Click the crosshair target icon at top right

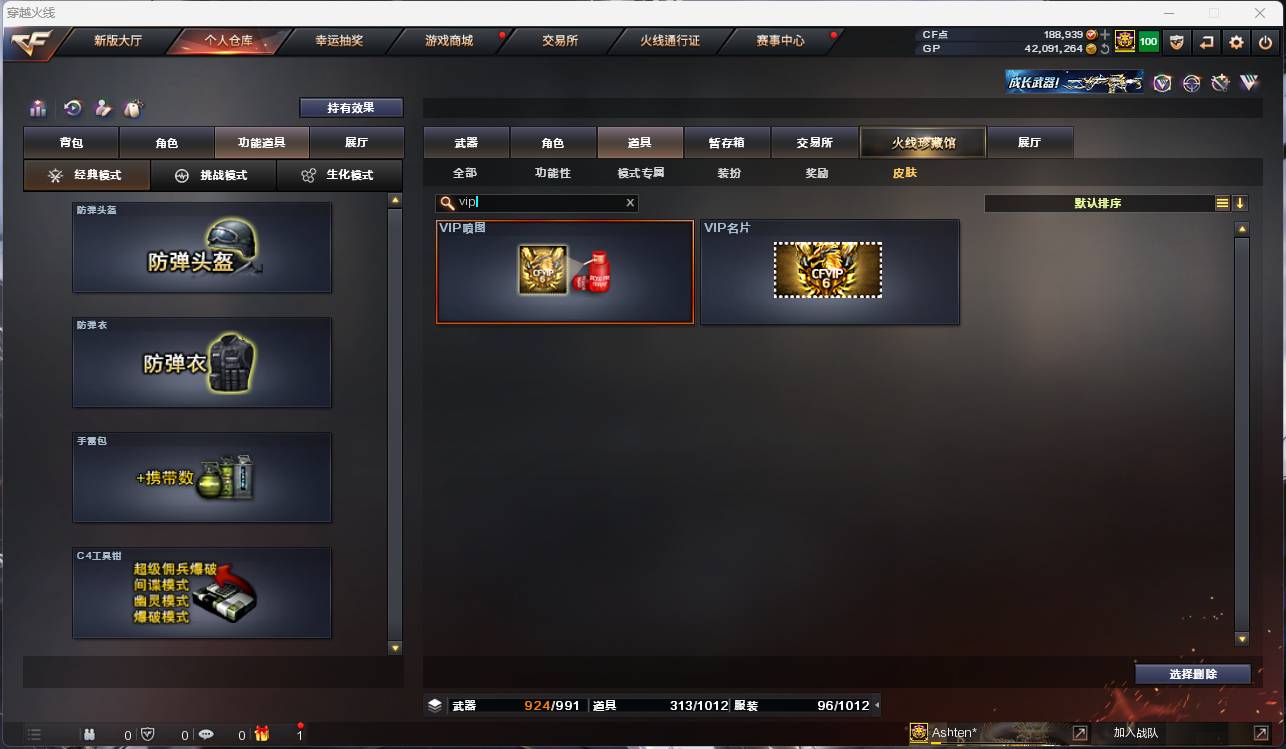pyautogui.click(x=1191, y=83)
